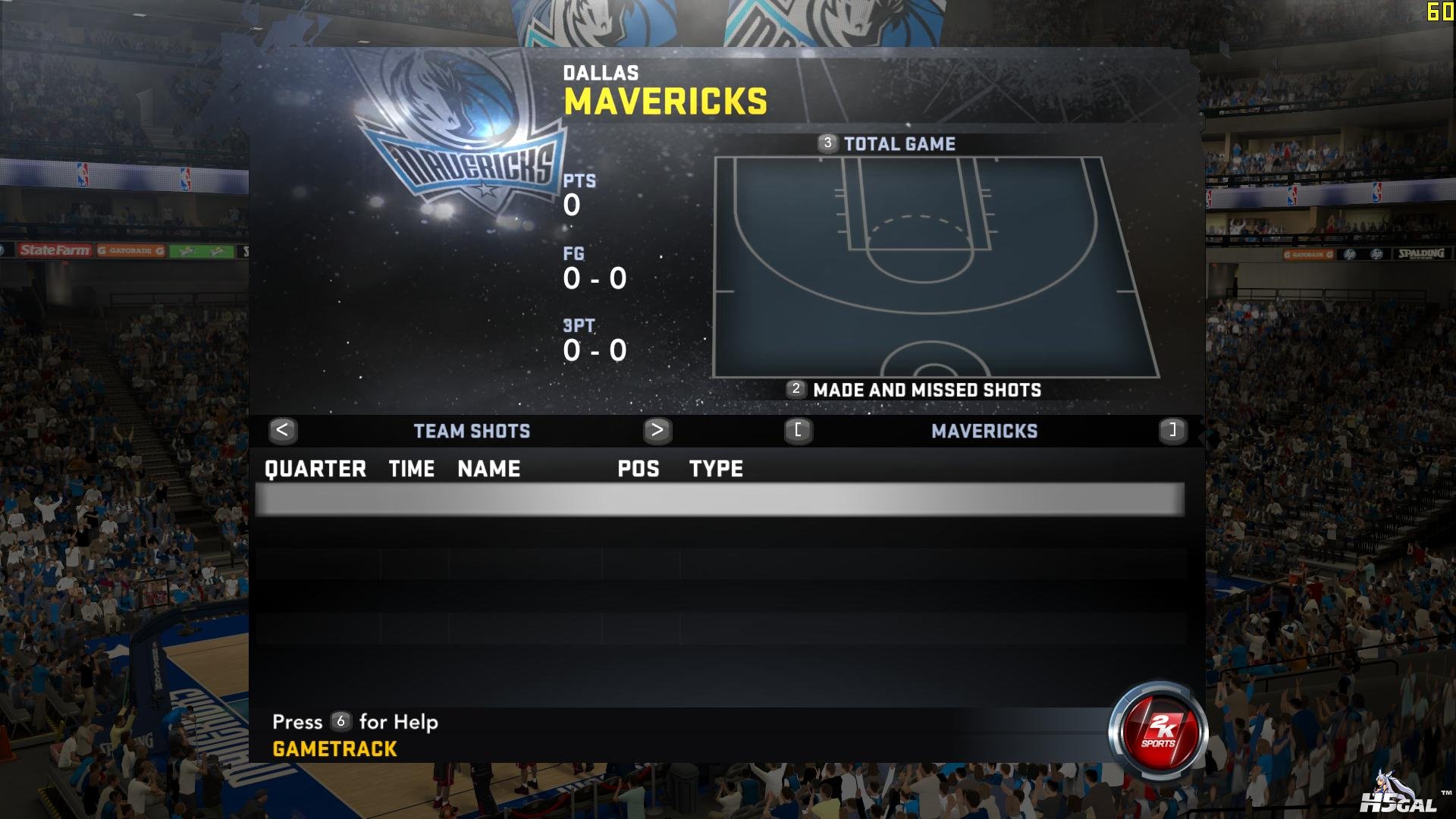Change the Made and Missed Shots filter
This screenshot has height=819, width=1456.
coord(926,391)
